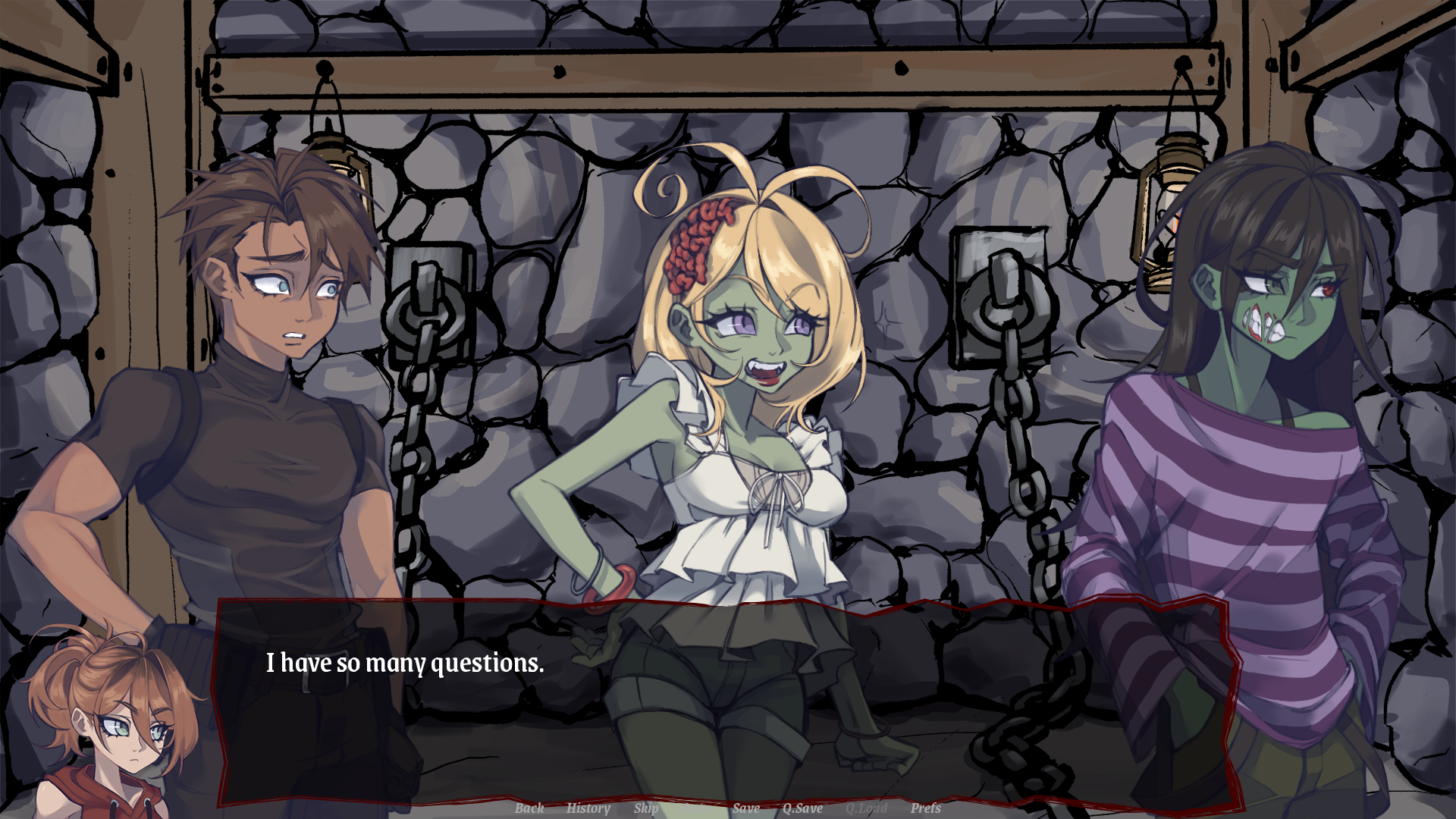1456x819 pixels.
Task: Quick load using Q.Load
Action: [x=866, y=808]
